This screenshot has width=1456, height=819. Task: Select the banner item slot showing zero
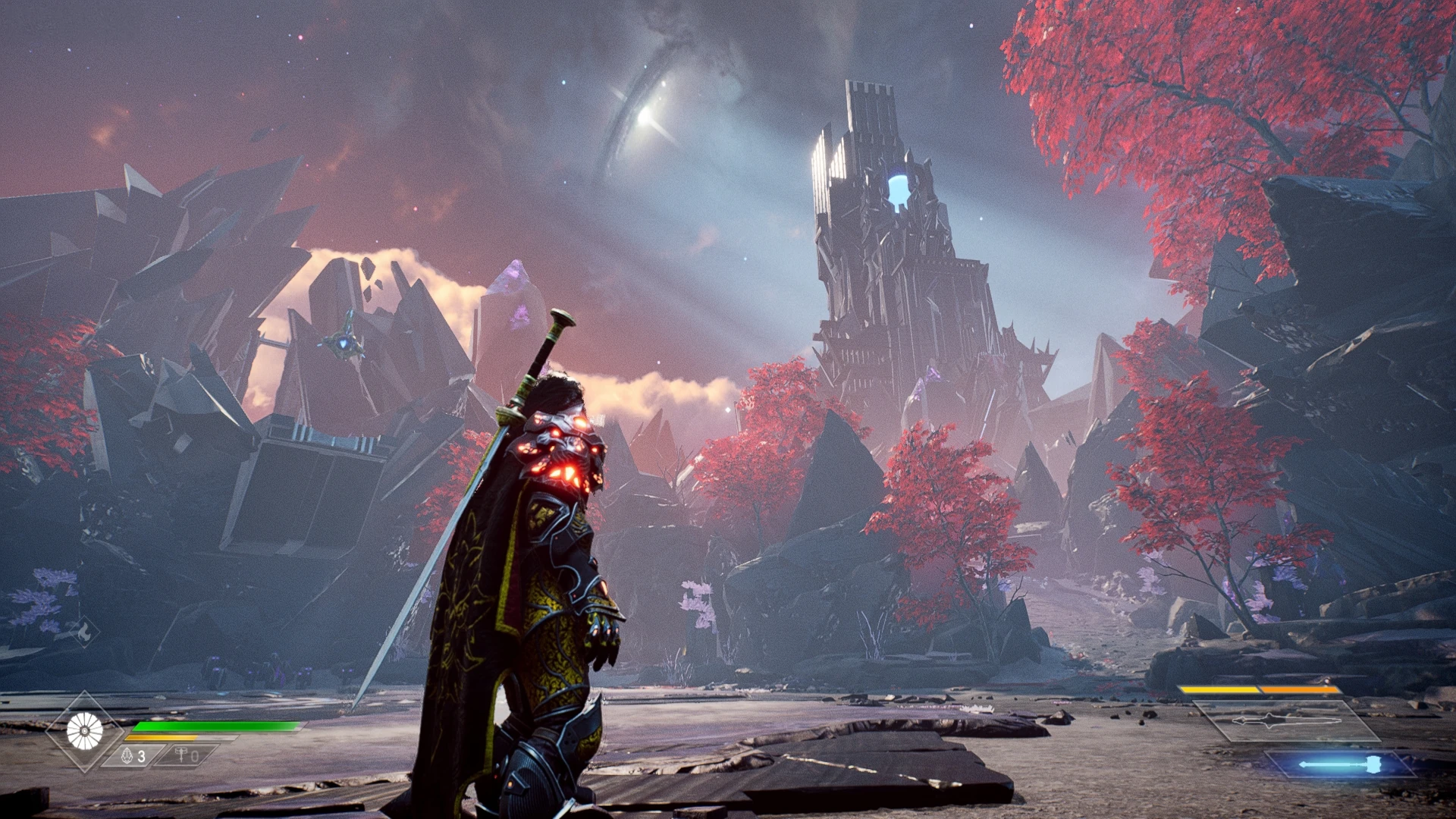coord(187,756)
